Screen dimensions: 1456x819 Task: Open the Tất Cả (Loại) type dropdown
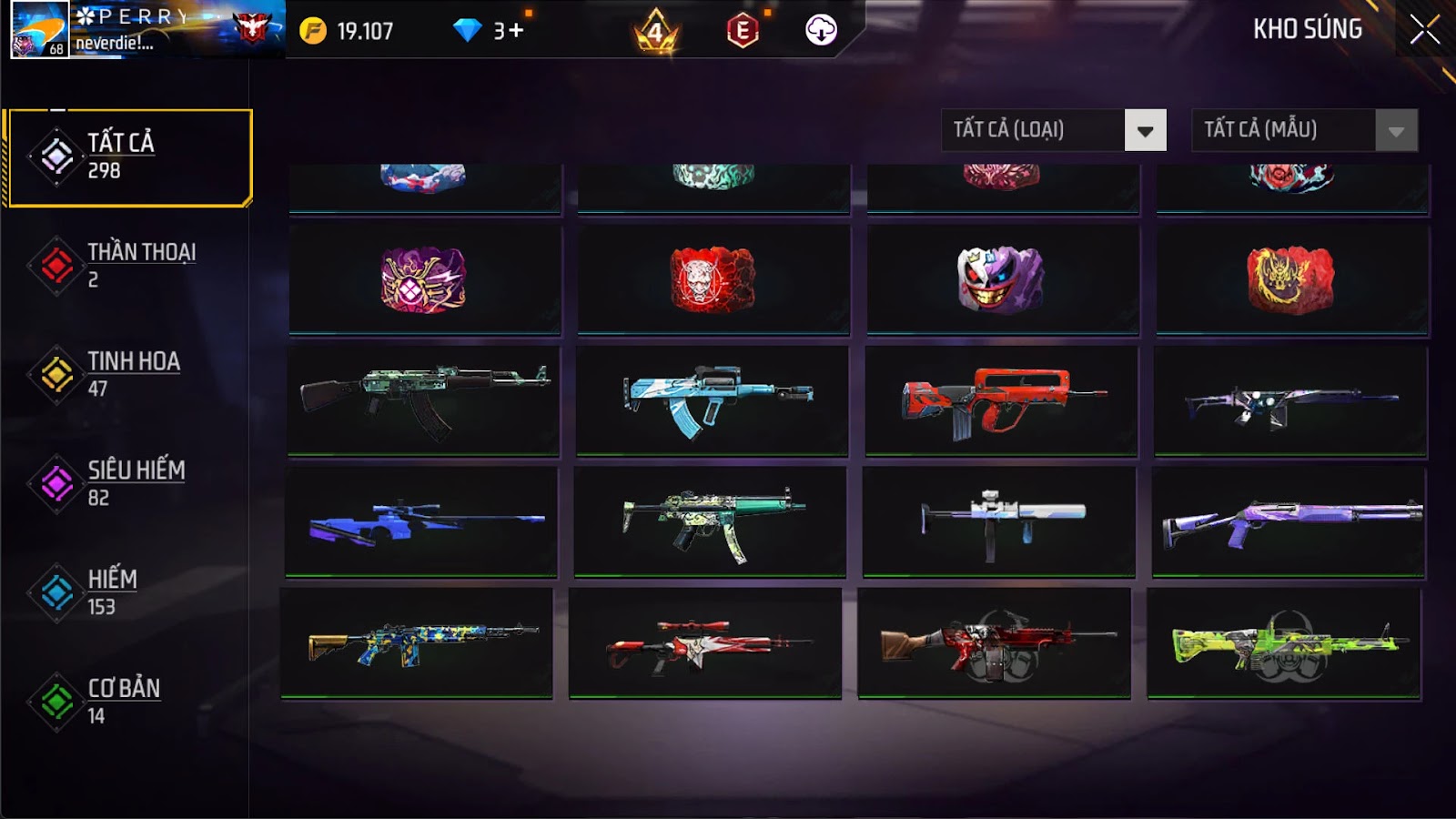[1053, 130]
